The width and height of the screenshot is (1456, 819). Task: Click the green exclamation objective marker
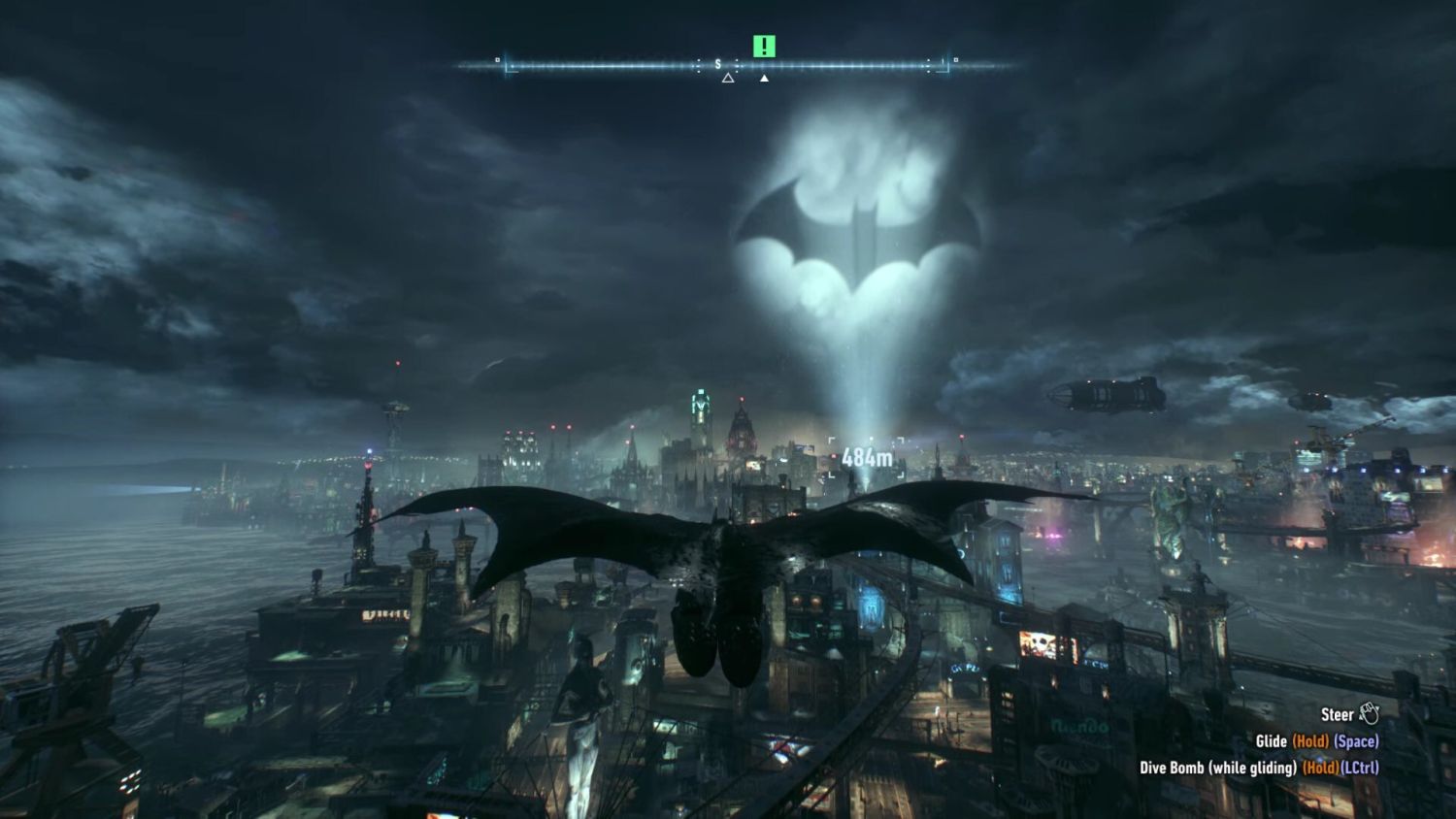(x=764, y=46)
